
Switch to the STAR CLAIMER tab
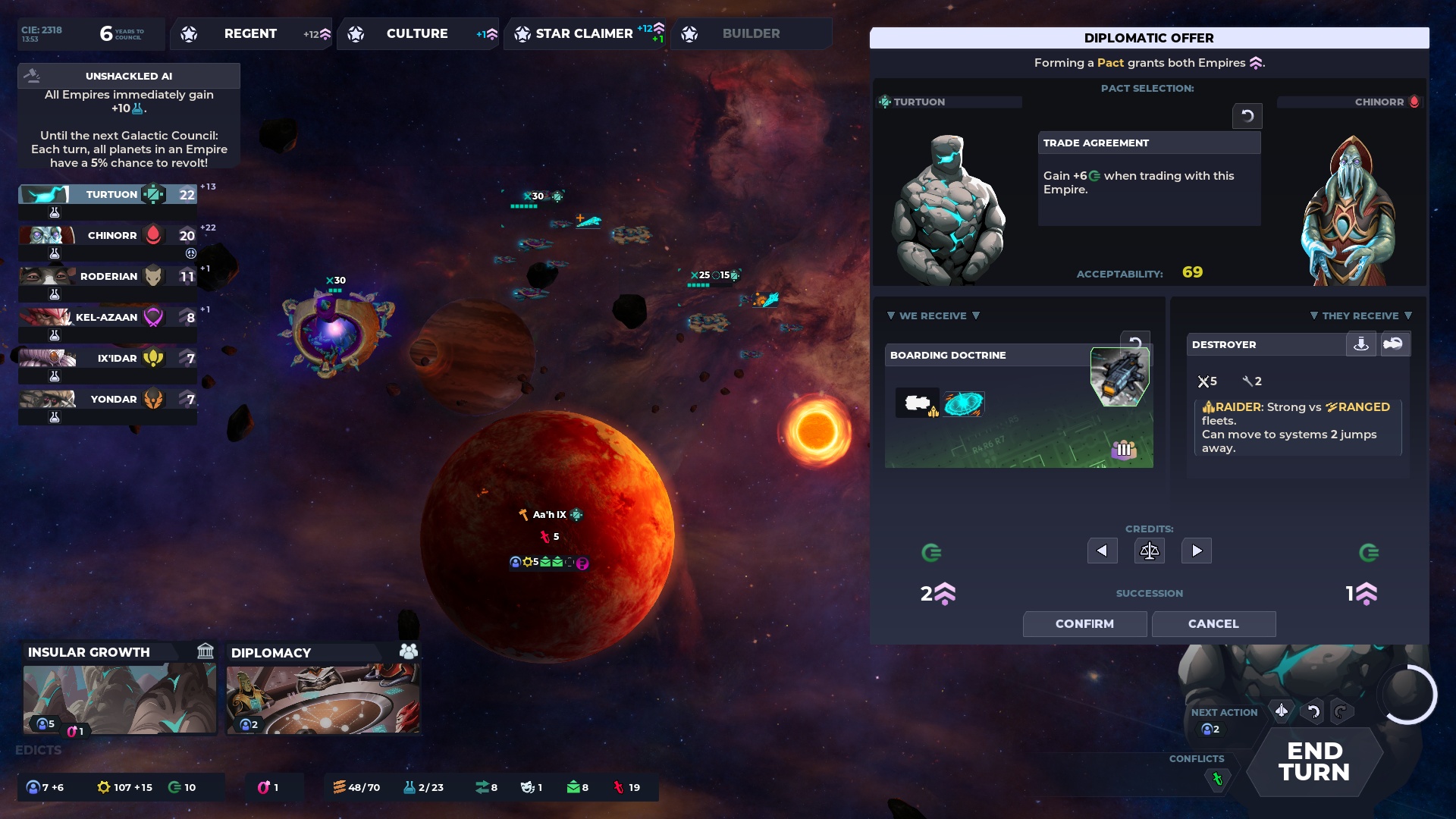584,33
